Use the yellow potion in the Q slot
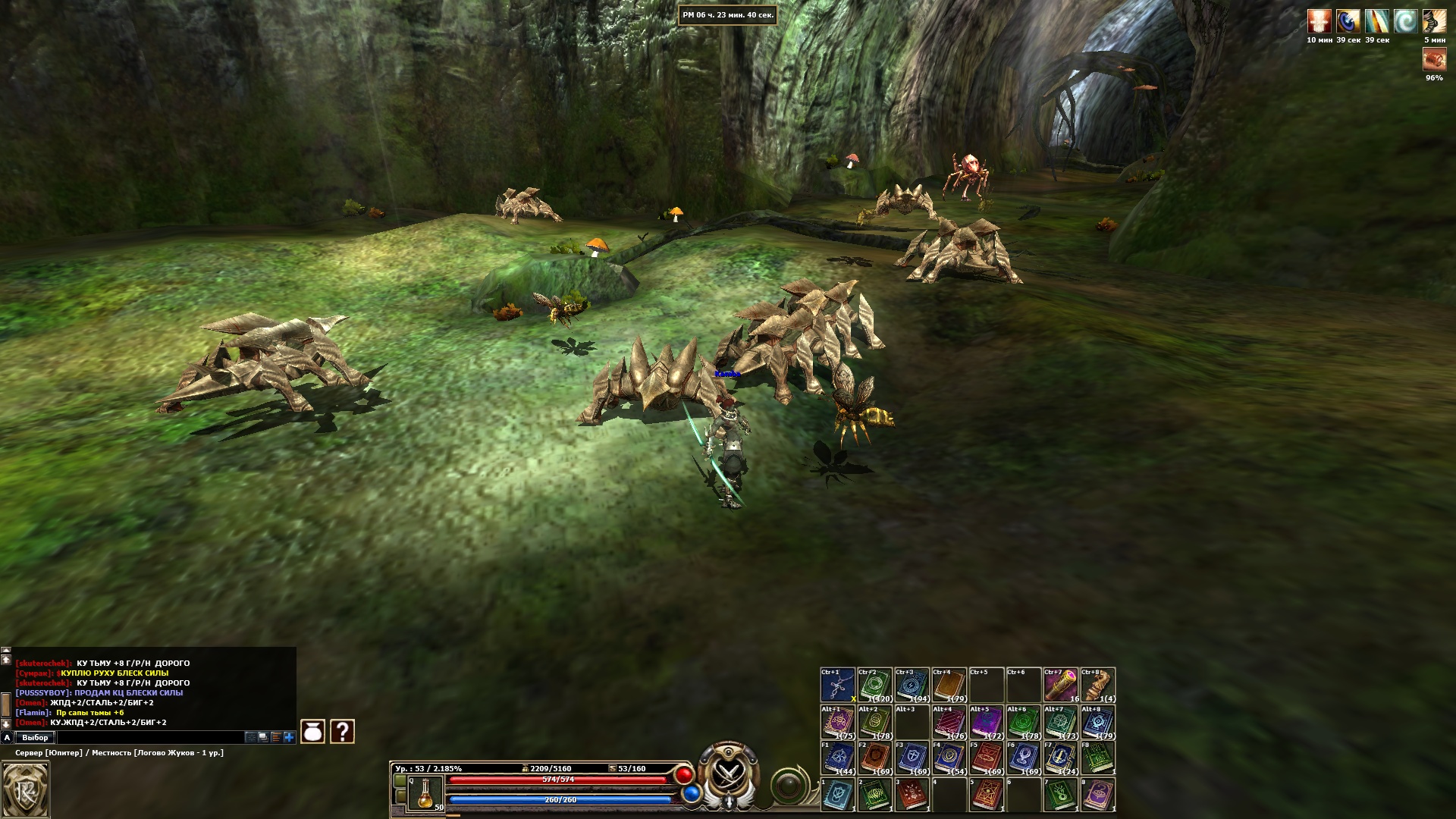 point(425,793)
